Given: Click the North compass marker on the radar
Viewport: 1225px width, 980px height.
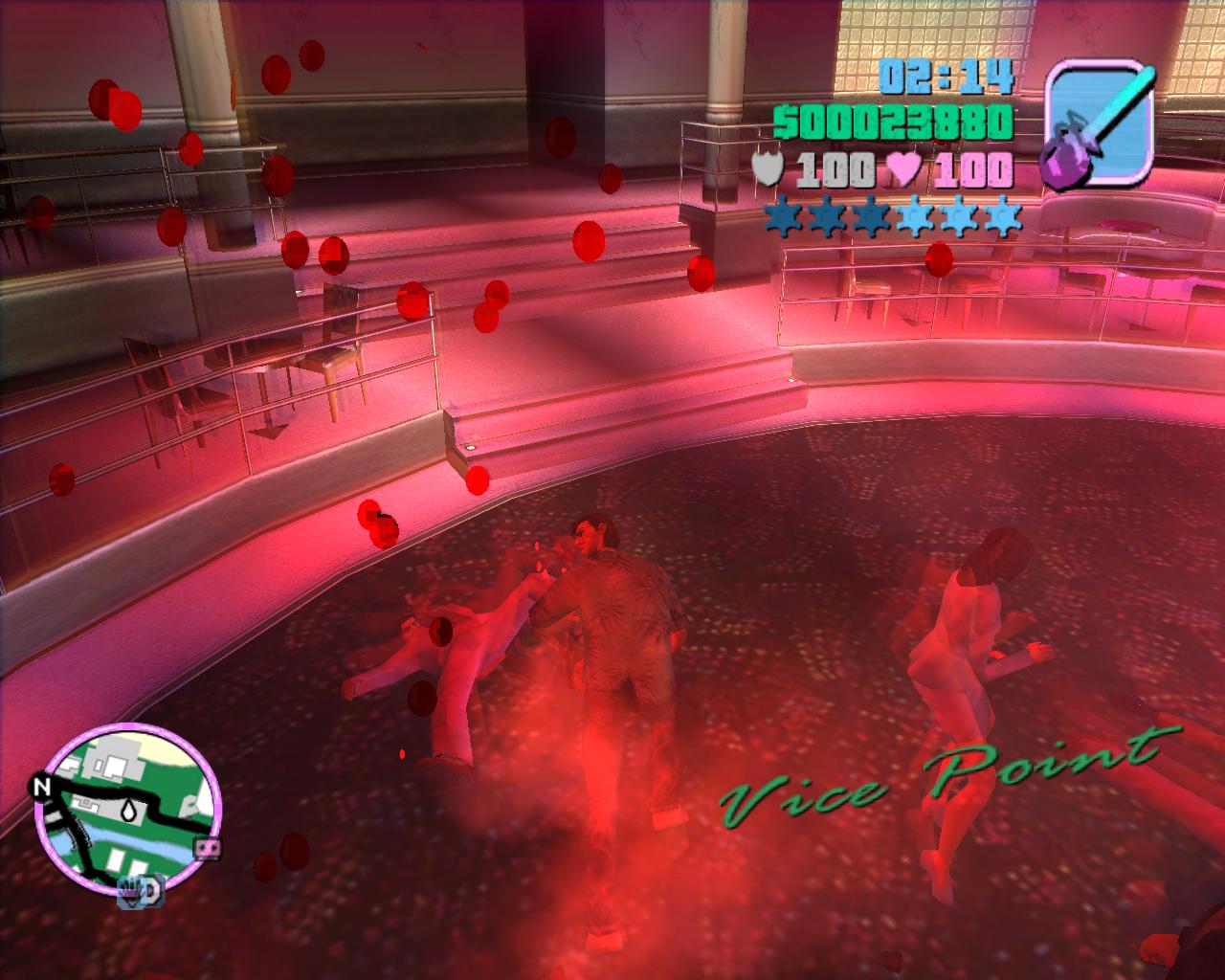Looking at the screenshot, I should click(x=44, y=788).
